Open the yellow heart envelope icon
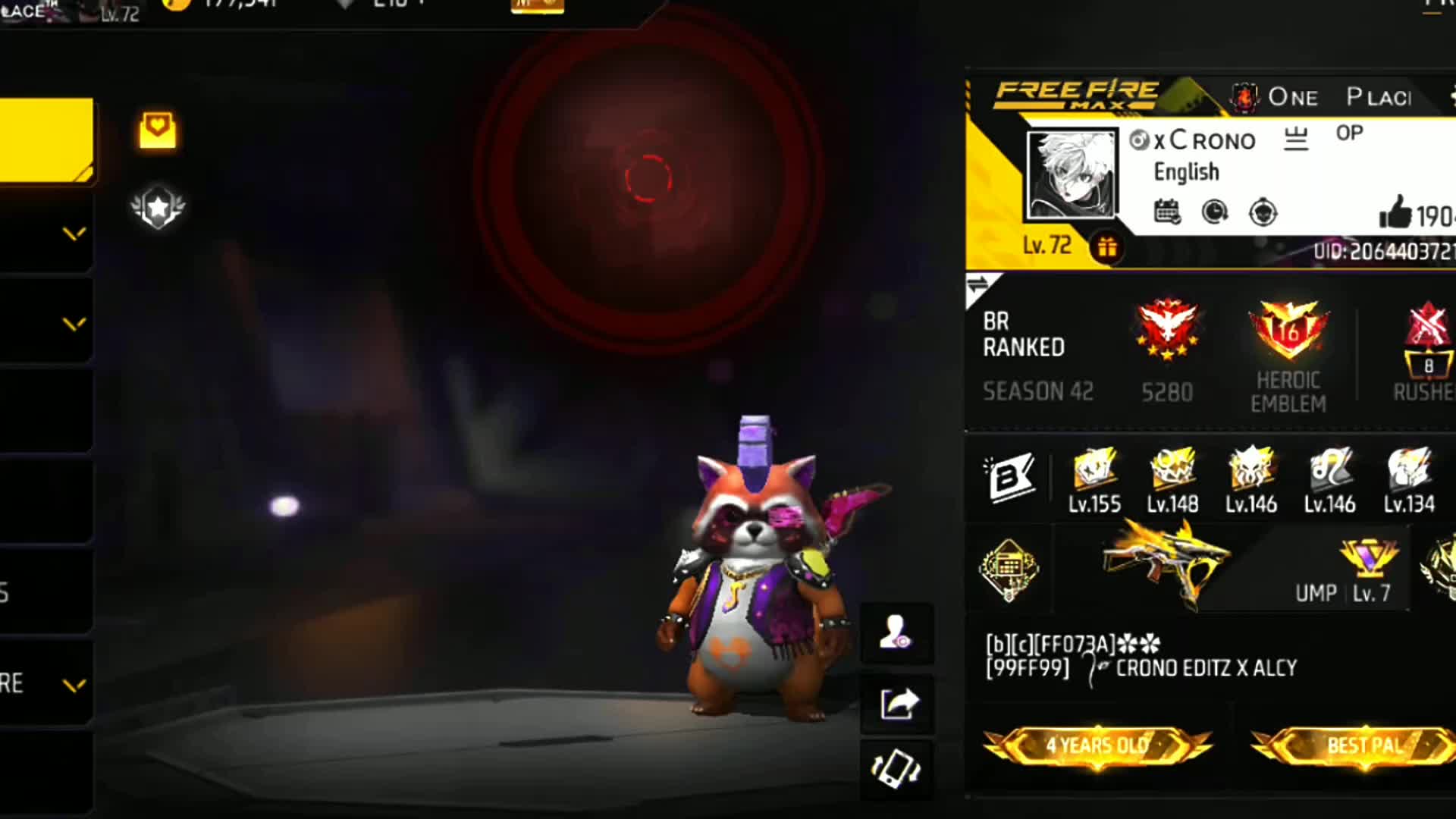Image resolution: width=1456 pixels, height=819 pixels. click(157, 131)
